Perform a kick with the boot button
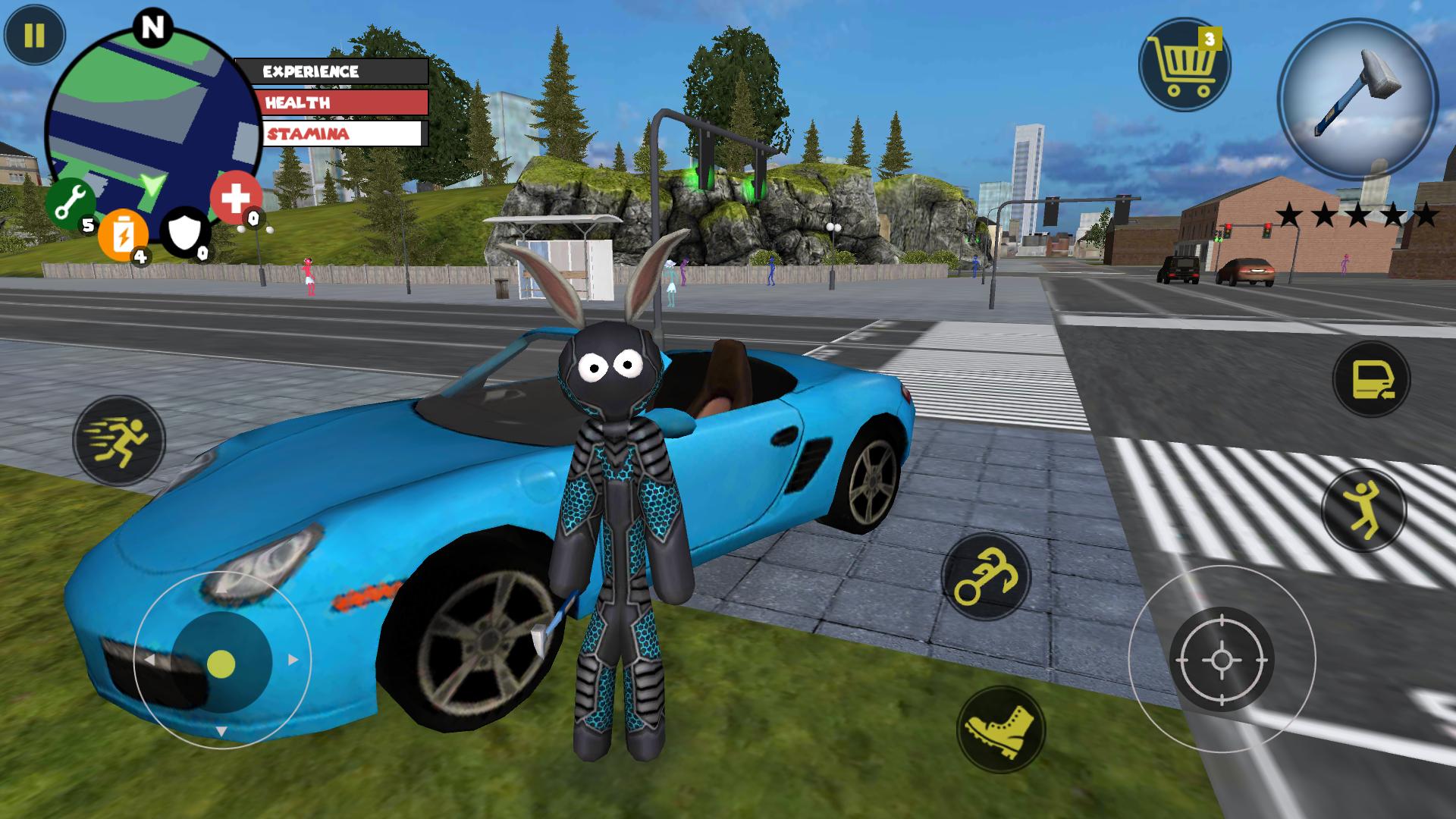 (x=1000, y=730)
